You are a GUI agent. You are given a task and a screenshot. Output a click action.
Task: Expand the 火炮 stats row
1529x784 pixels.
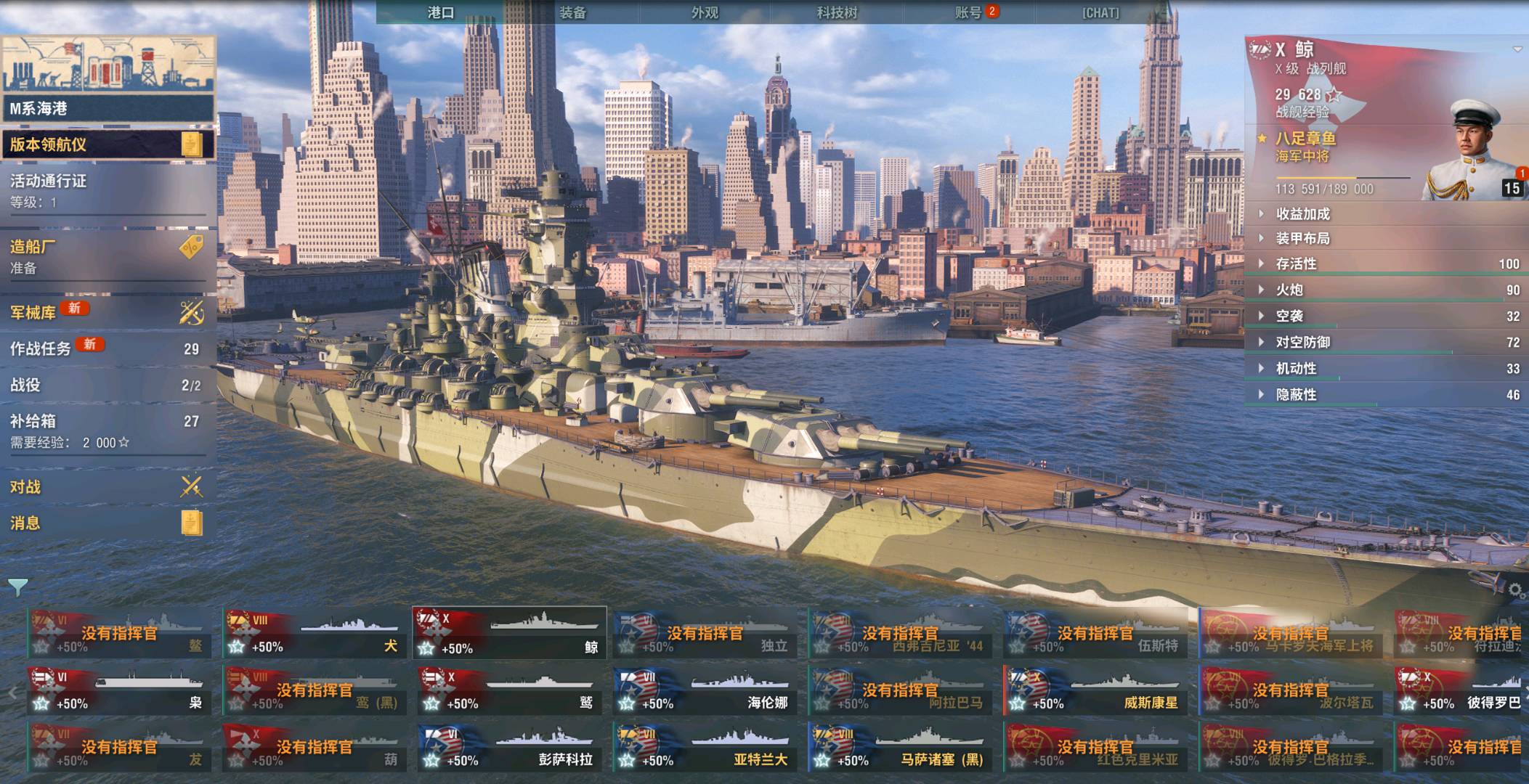[x=1290, y=290]
